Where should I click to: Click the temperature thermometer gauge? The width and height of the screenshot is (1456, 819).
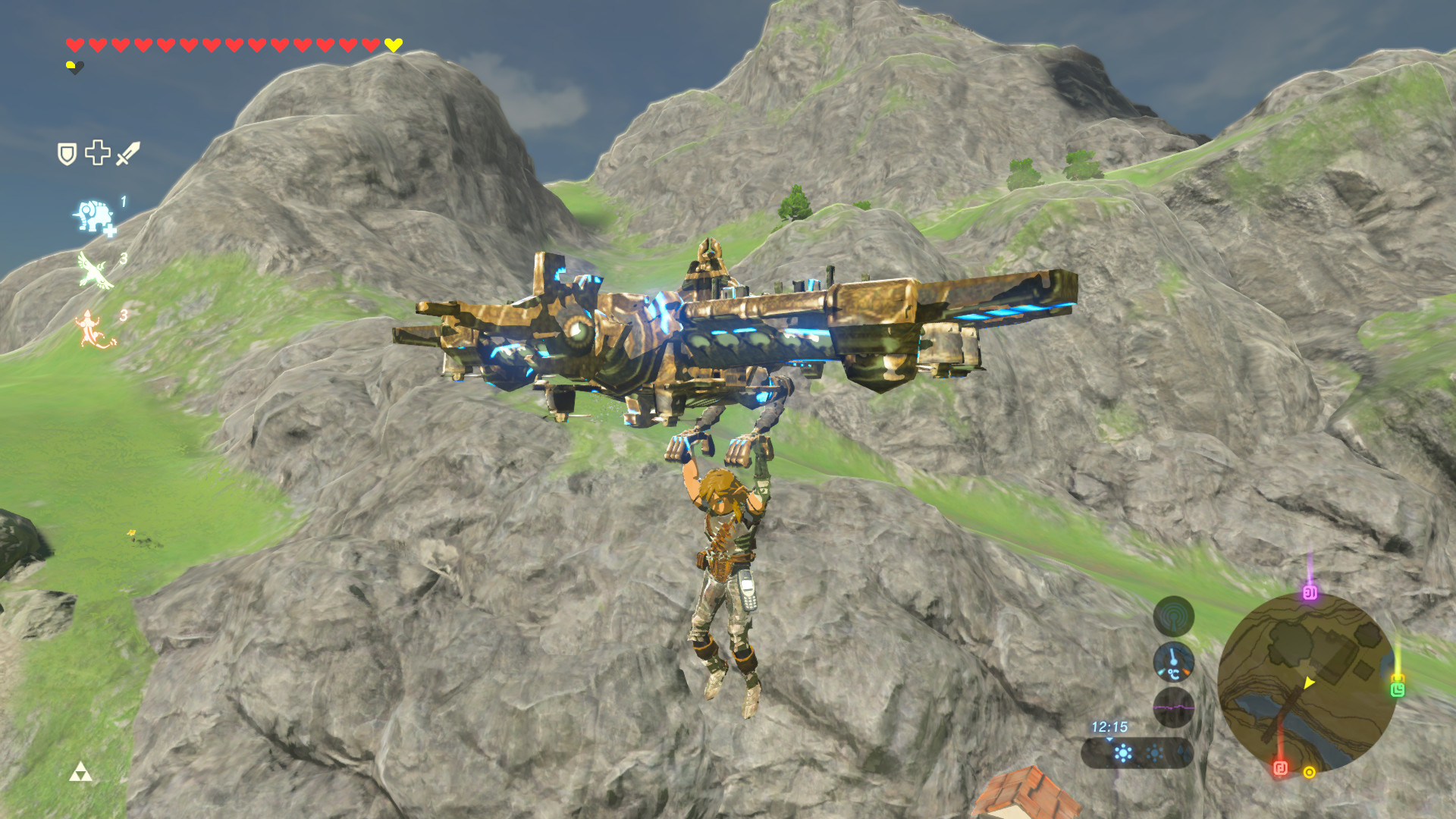tap(1175, 663)
